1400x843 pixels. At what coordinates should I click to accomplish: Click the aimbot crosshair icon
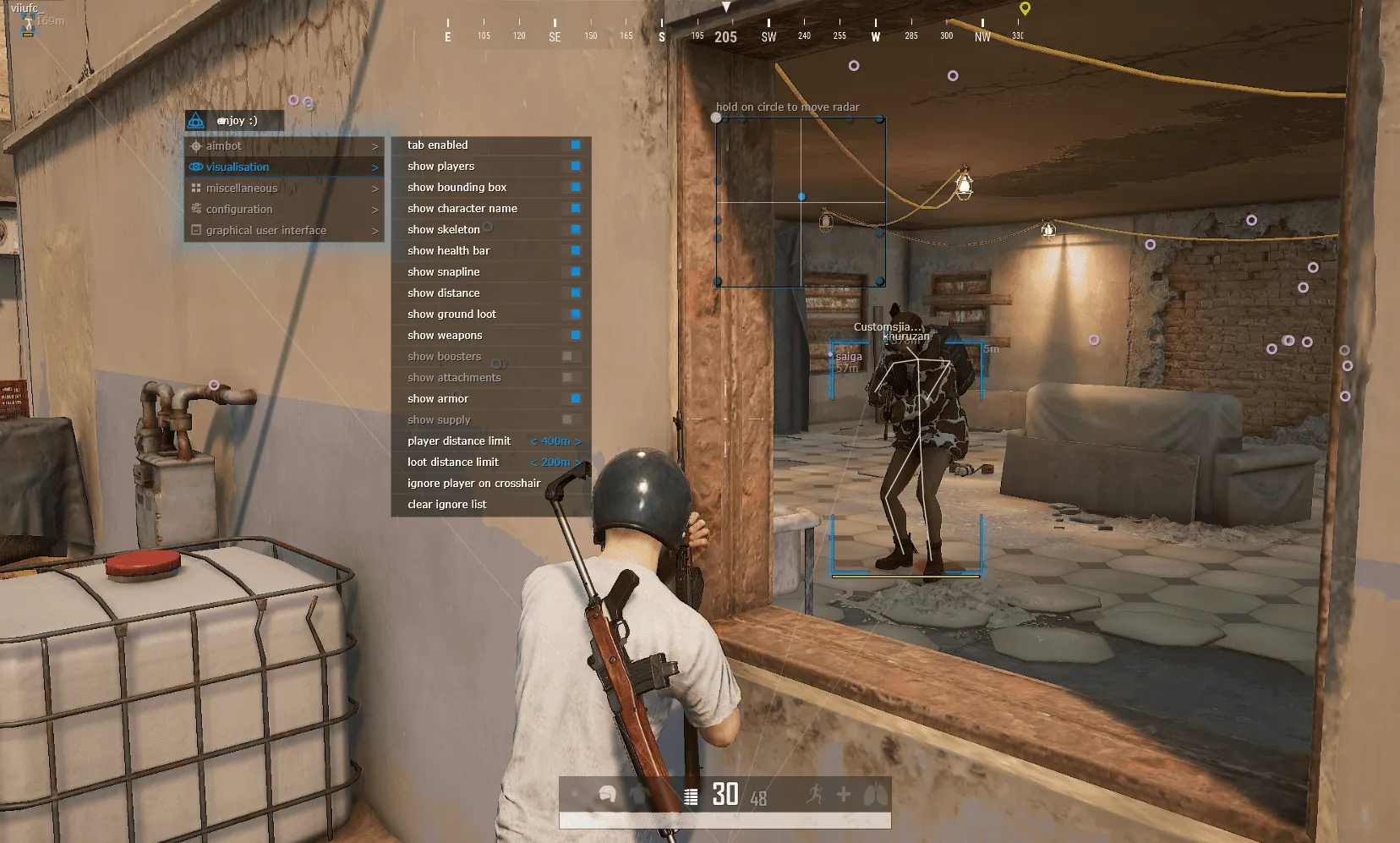pos(197,145)
